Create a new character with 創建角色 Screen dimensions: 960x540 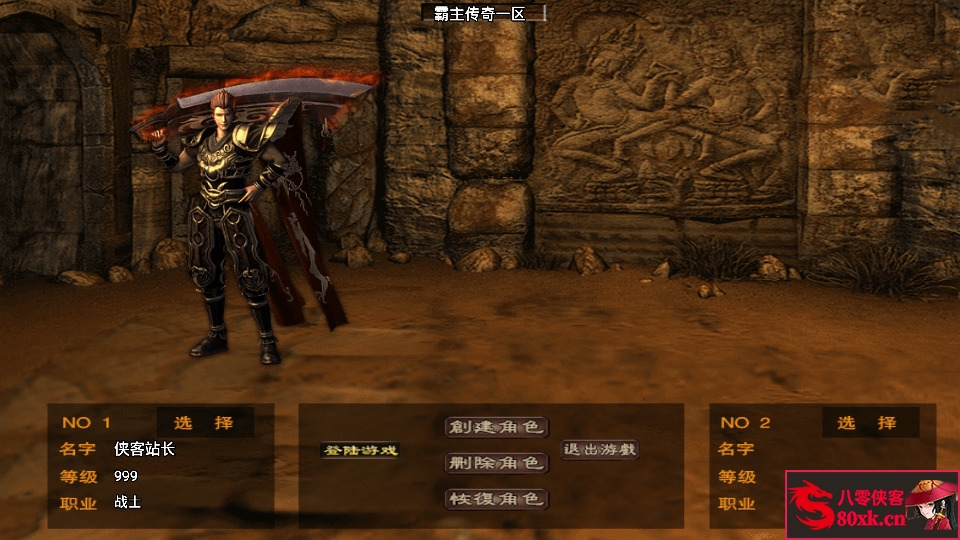[496, 427]
